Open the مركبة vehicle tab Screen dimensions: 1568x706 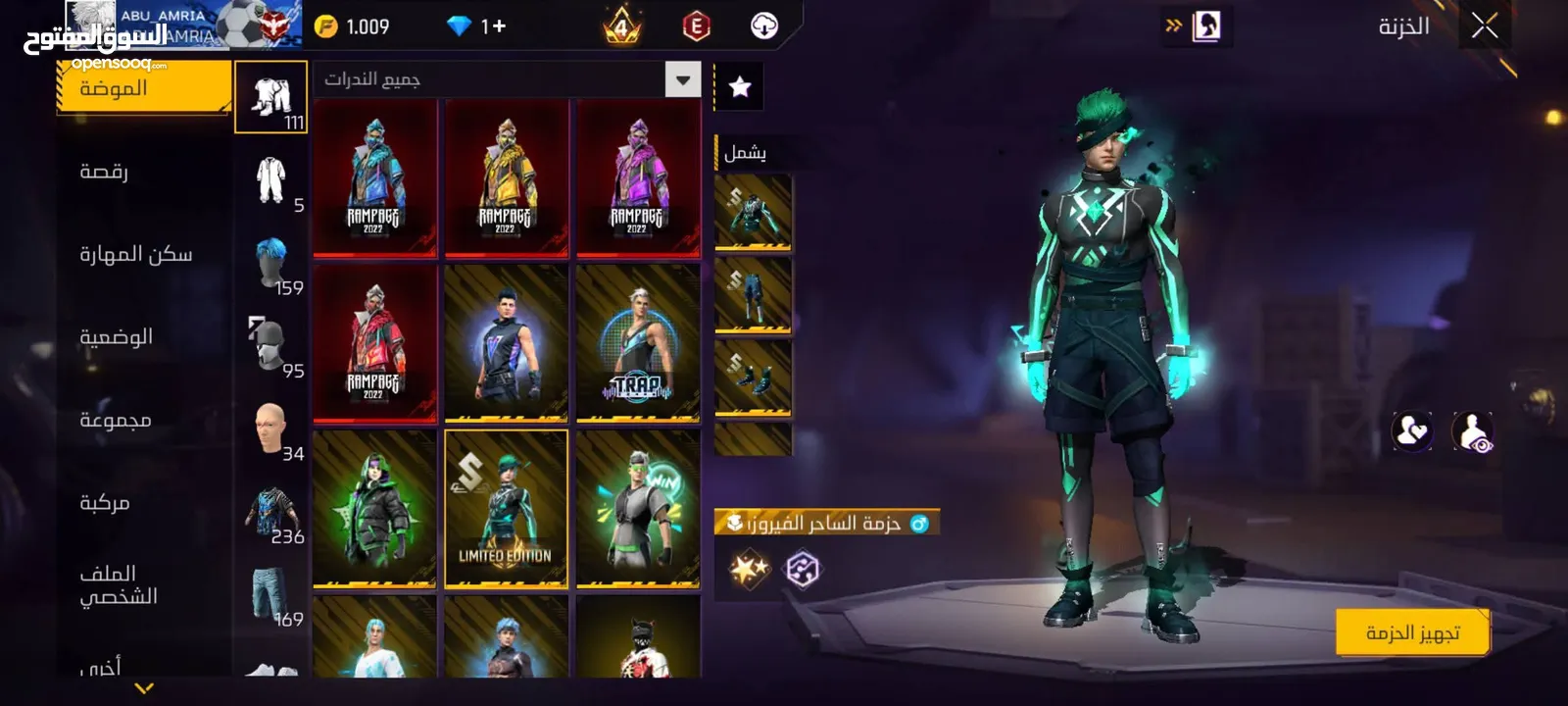click(x=104, y=503)
